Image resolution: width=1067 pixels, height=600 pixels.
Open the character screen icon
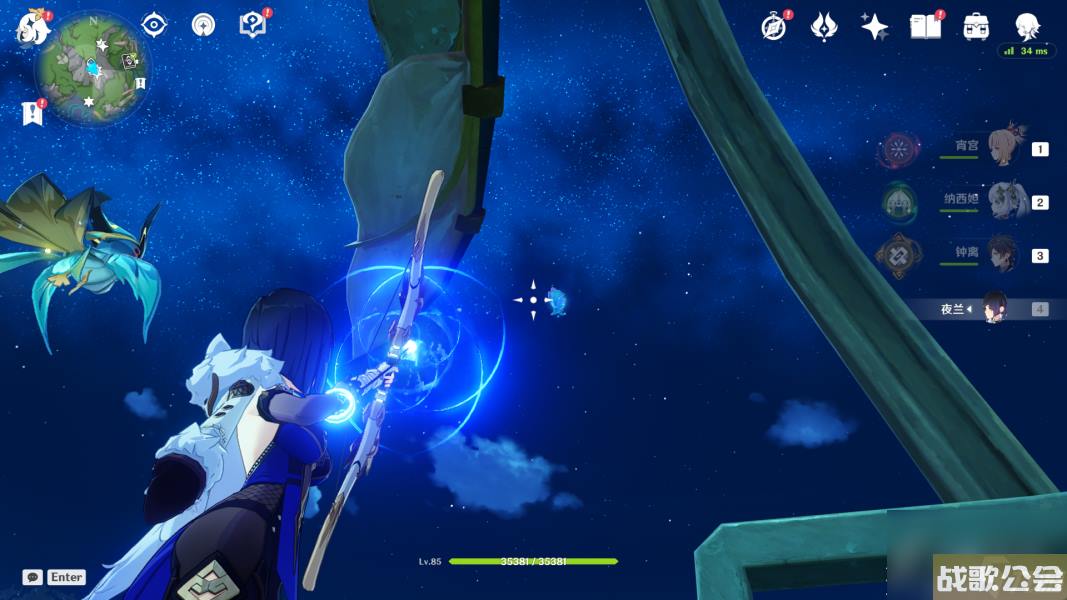(1027, 27)
